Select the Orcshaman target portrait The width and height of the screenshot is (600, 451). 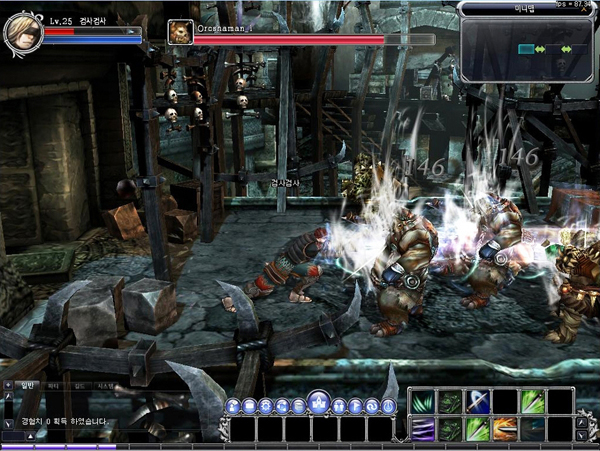(x=181, y=31)
